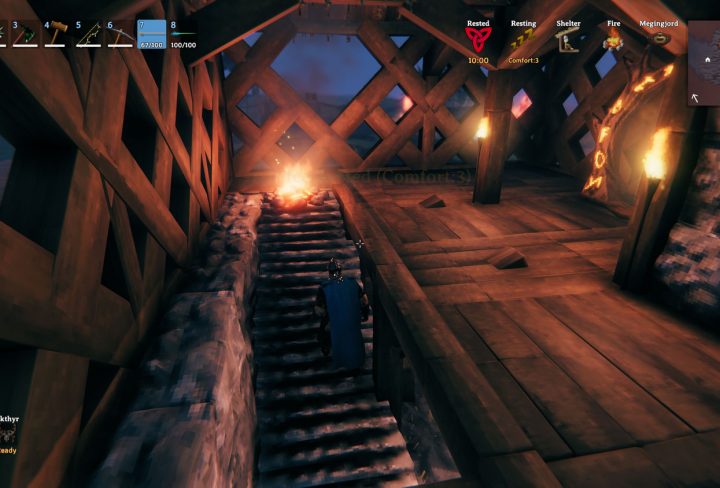Click the red Rested status icon

pos(478,40)
